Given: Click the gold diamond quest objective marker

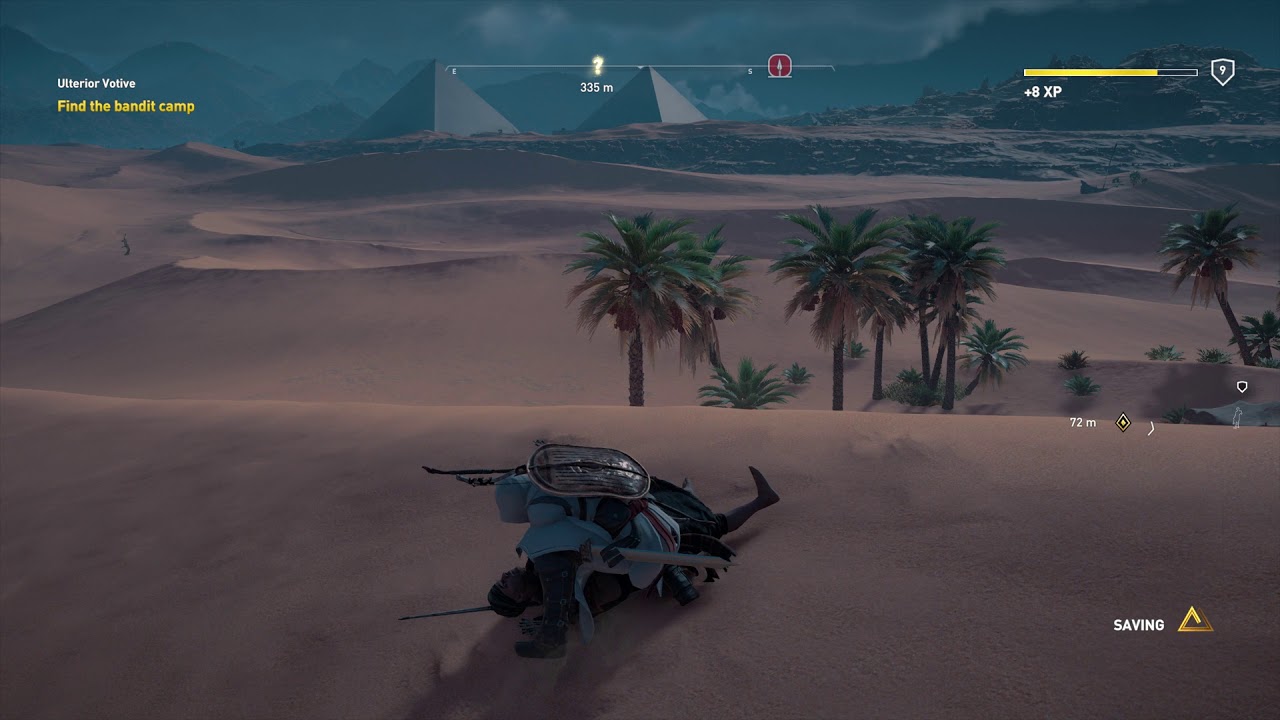Looking at the screenshot, I should point(1124,422).
